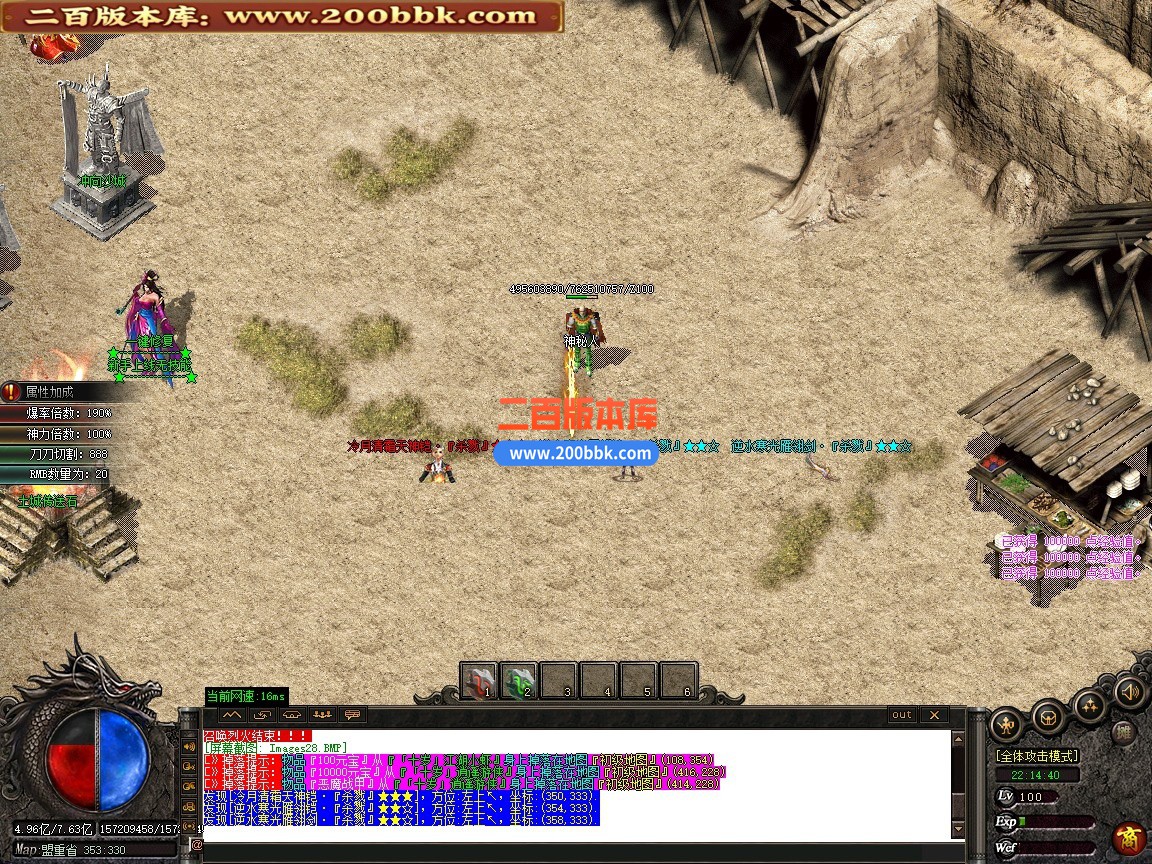Open the stall button marked 摊
Image resolution: width=1152 pixels, height=864 pixels.
point(1122,733)
